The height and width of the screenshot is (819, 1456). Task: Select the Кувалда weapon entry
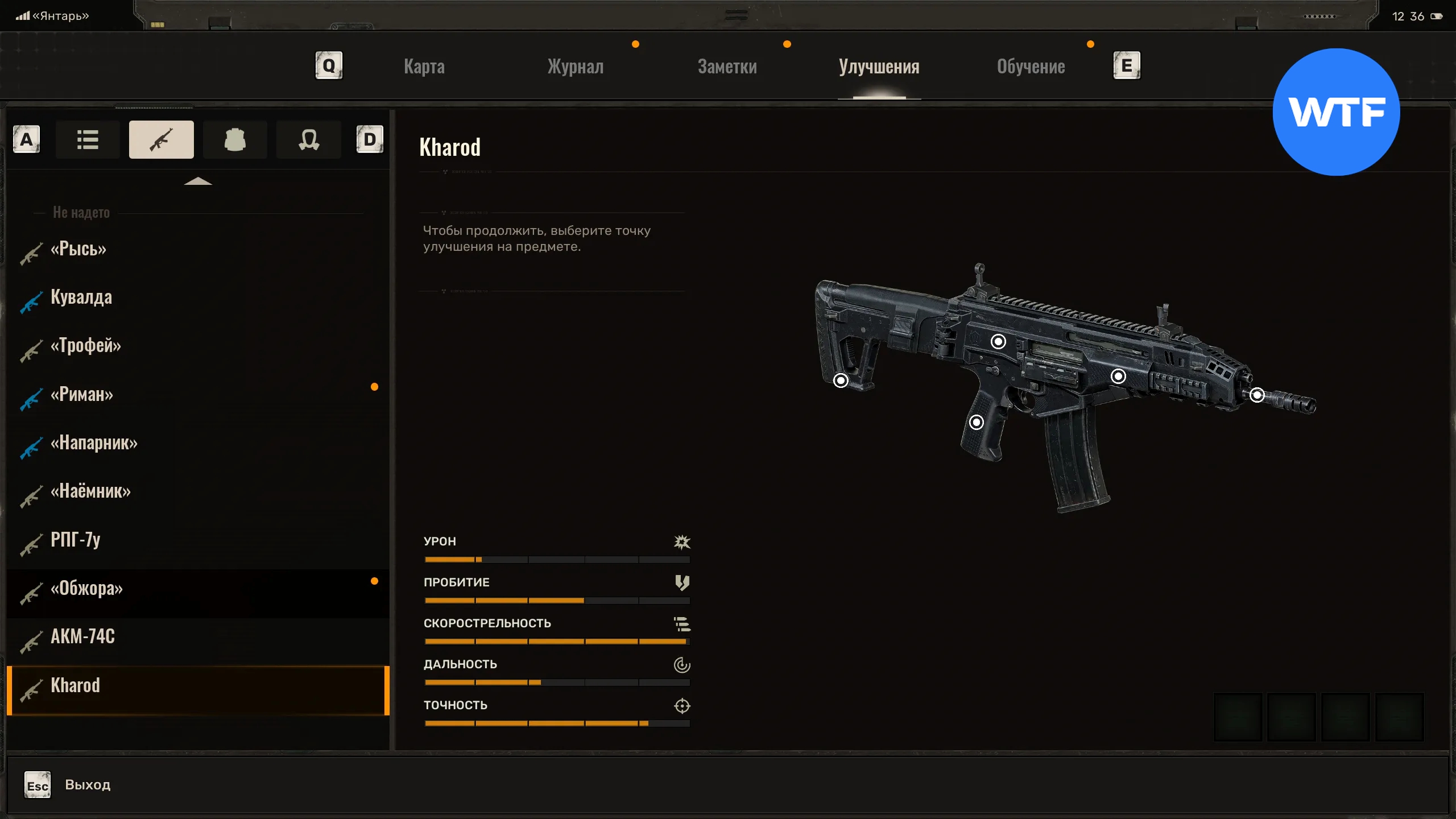coord(81,297)
